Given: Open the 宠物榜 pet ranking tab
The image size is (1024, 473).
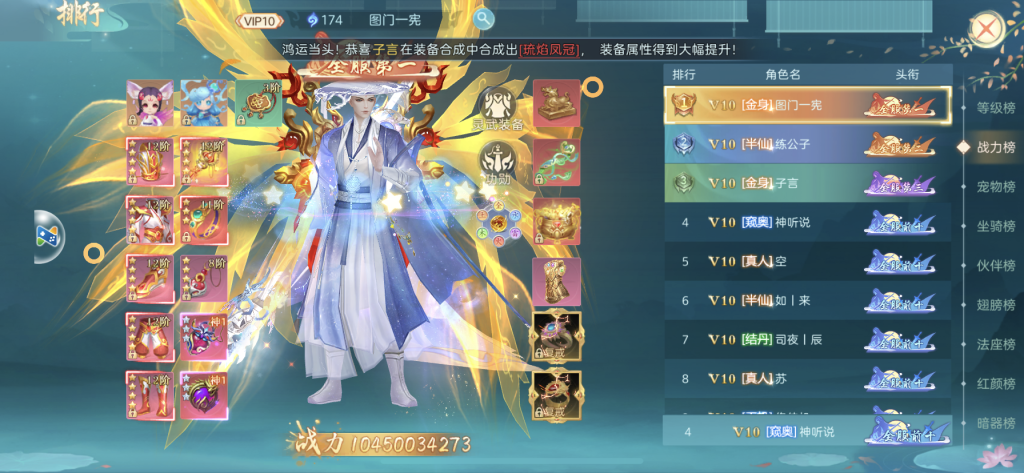Looking at the screenshot, I should 994,186.
